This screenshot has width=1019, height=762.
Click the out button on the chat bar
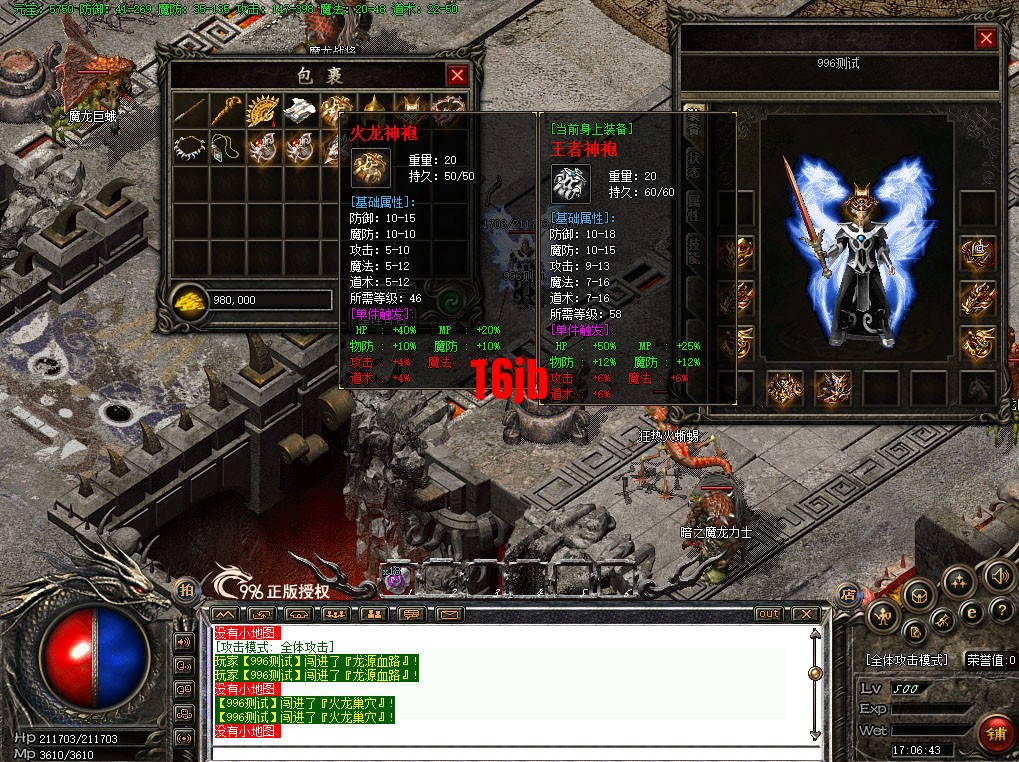[768, 613]
